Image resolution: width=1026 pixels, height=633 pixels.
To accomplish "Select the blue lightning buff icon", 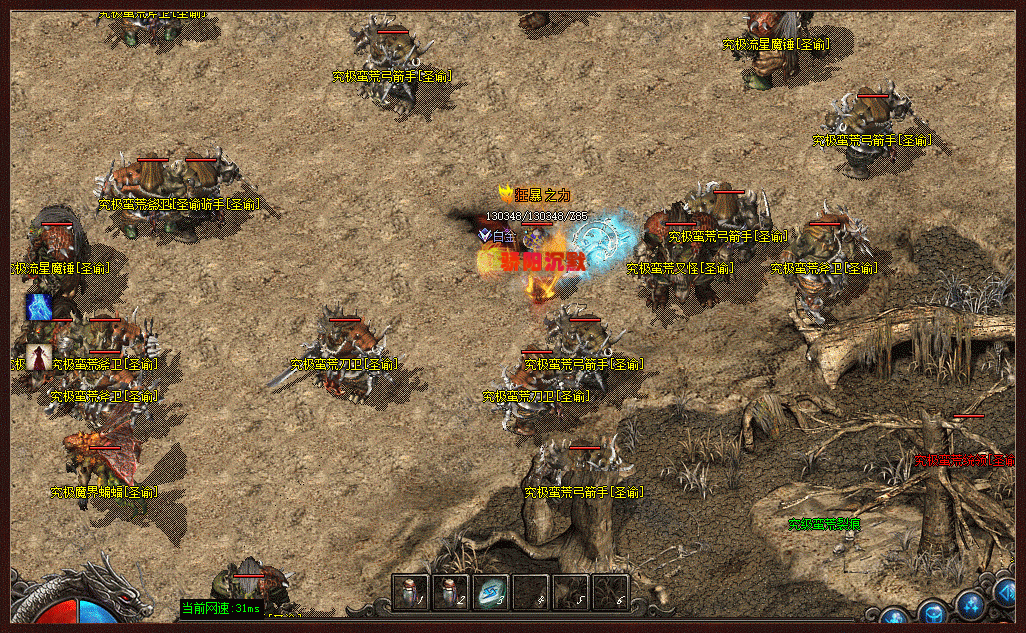I will tap(39, 307).
